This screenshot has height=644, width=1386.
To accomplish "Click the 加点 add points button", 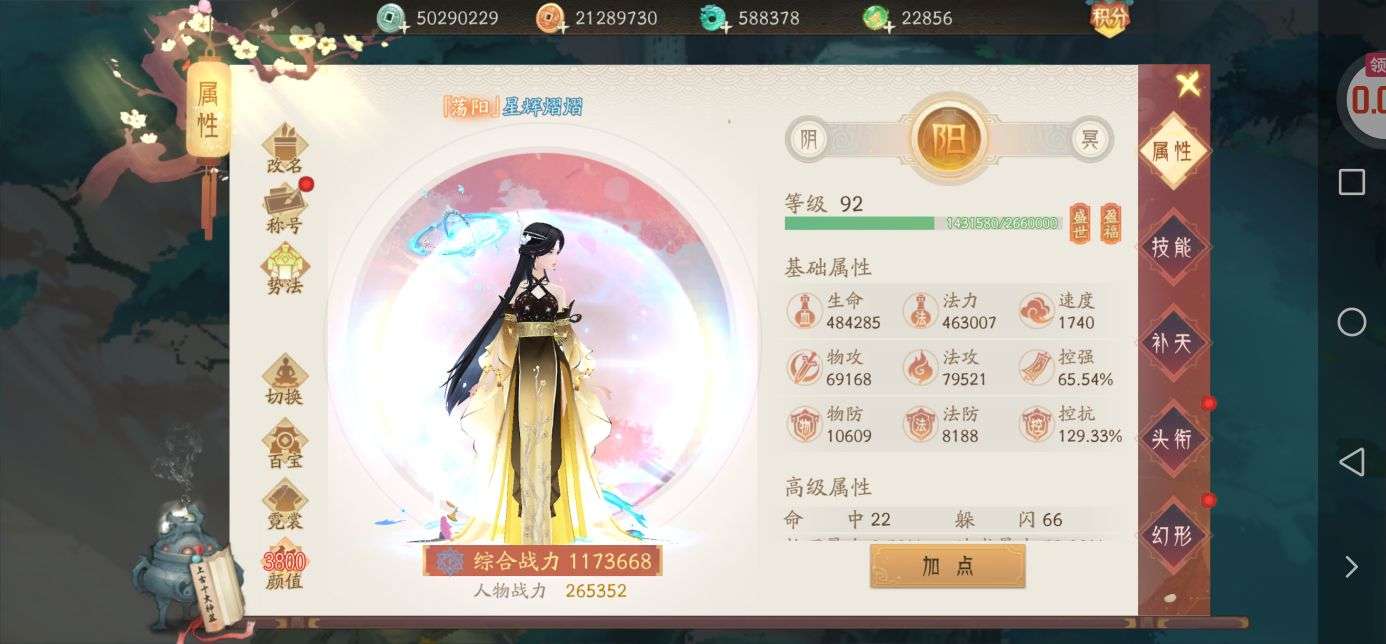I will pos(947,566).
